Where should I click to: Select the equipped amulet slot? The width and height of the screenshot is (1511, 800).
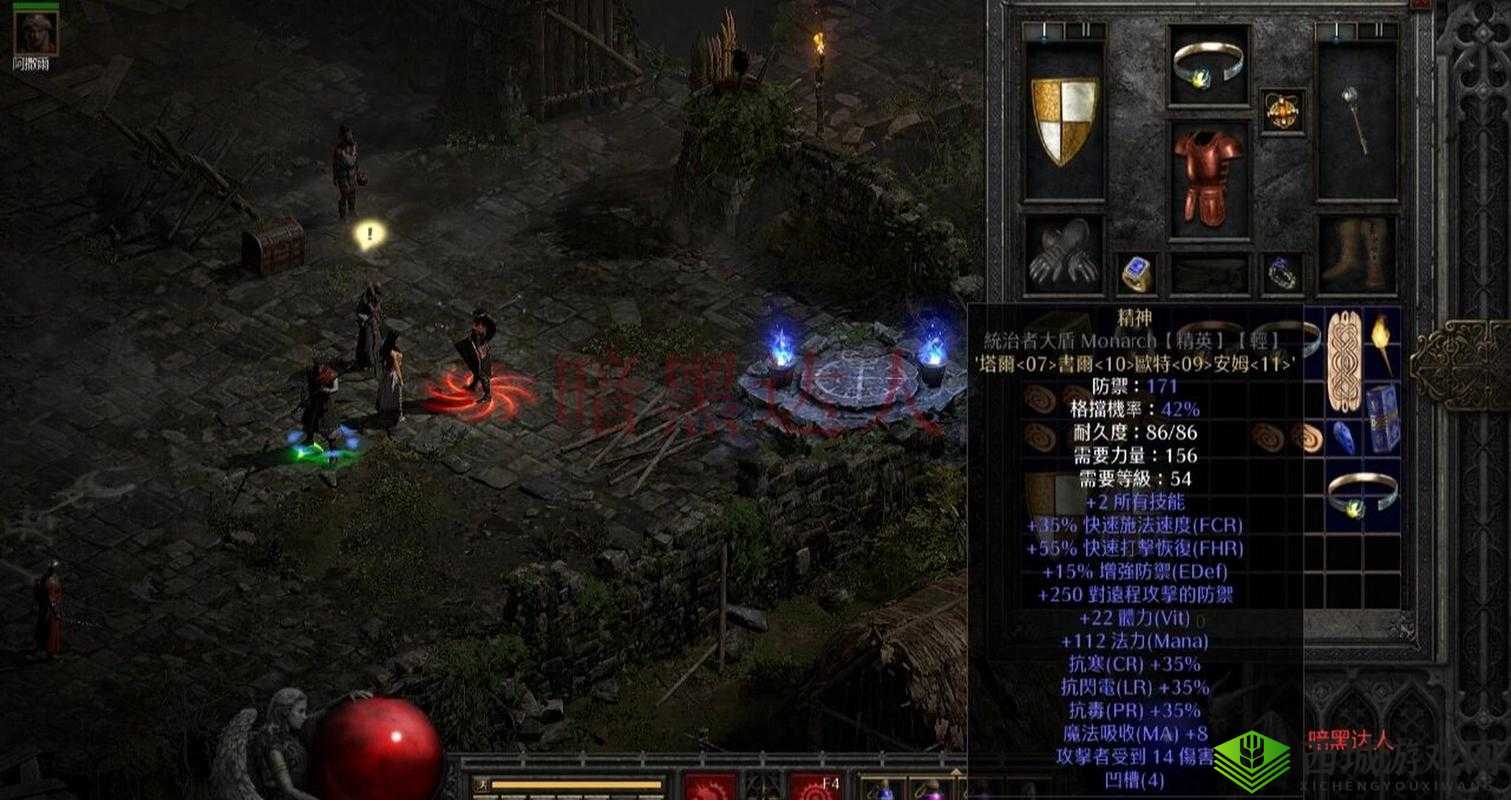point(1282,111)
